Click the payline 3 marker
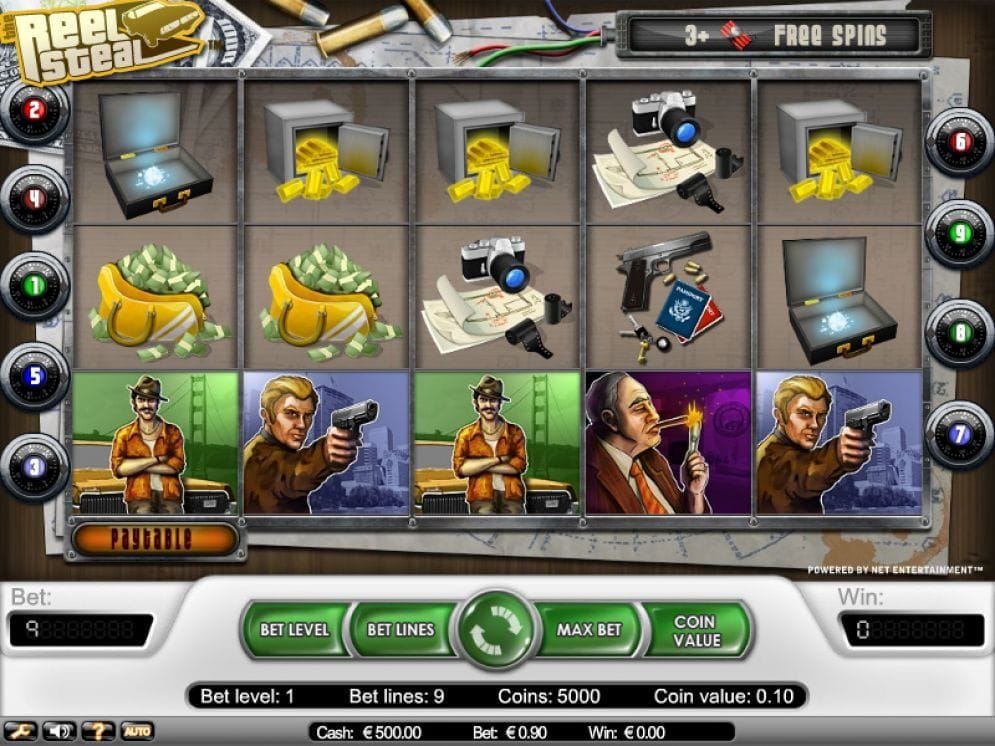The image size is (995, 746). [x=34, y=465]
